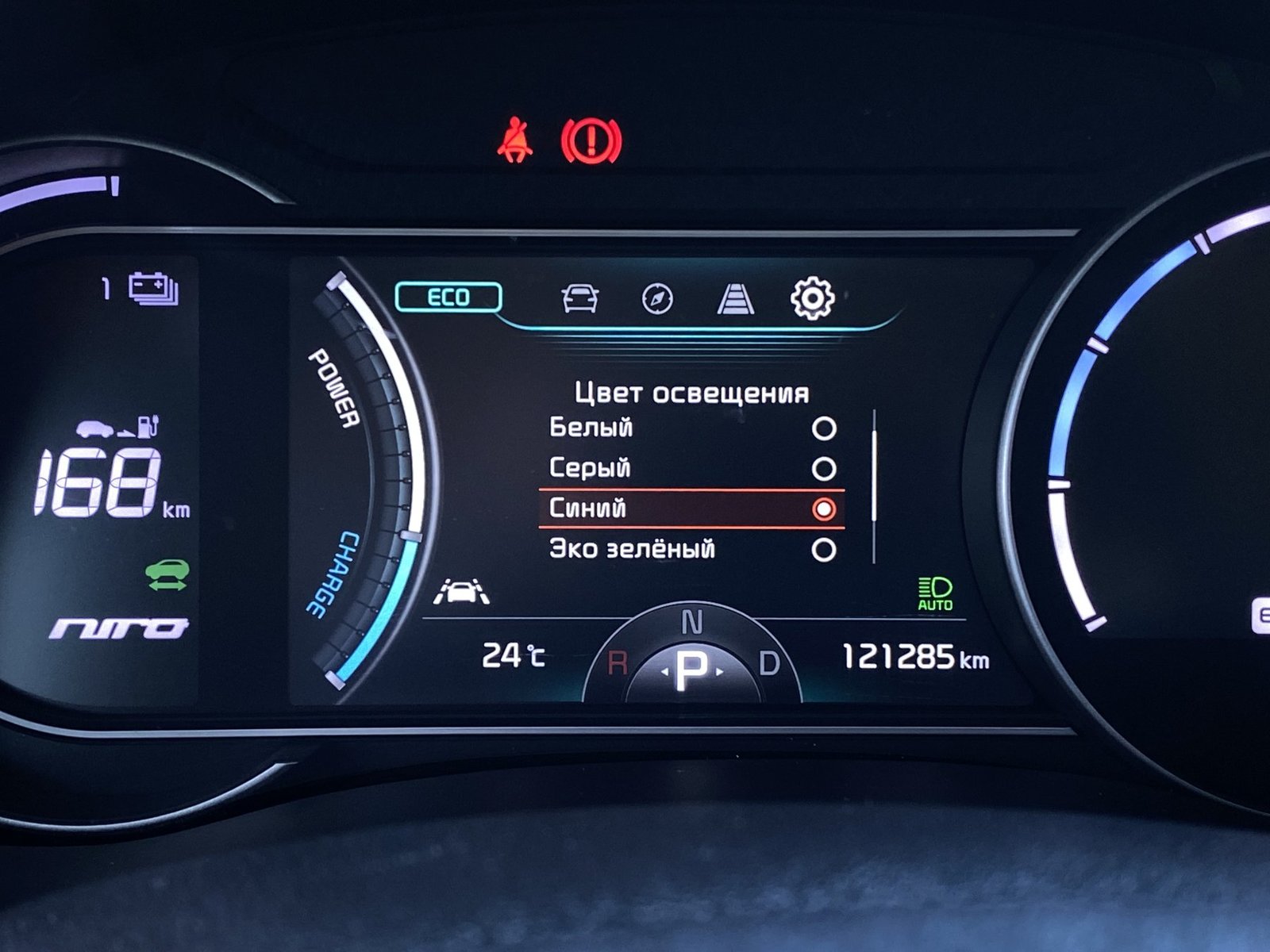Switch to the road lane assist tab
The height and width of the screenshot is (952, 1270).
click(x=735, y=299)
